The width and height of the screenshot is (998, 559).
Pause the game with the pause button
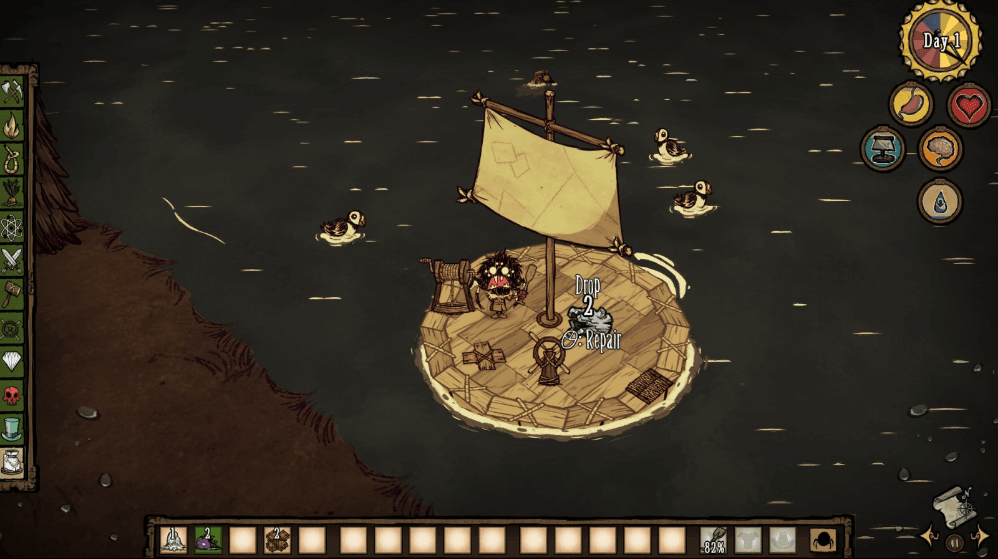point(954,543)
